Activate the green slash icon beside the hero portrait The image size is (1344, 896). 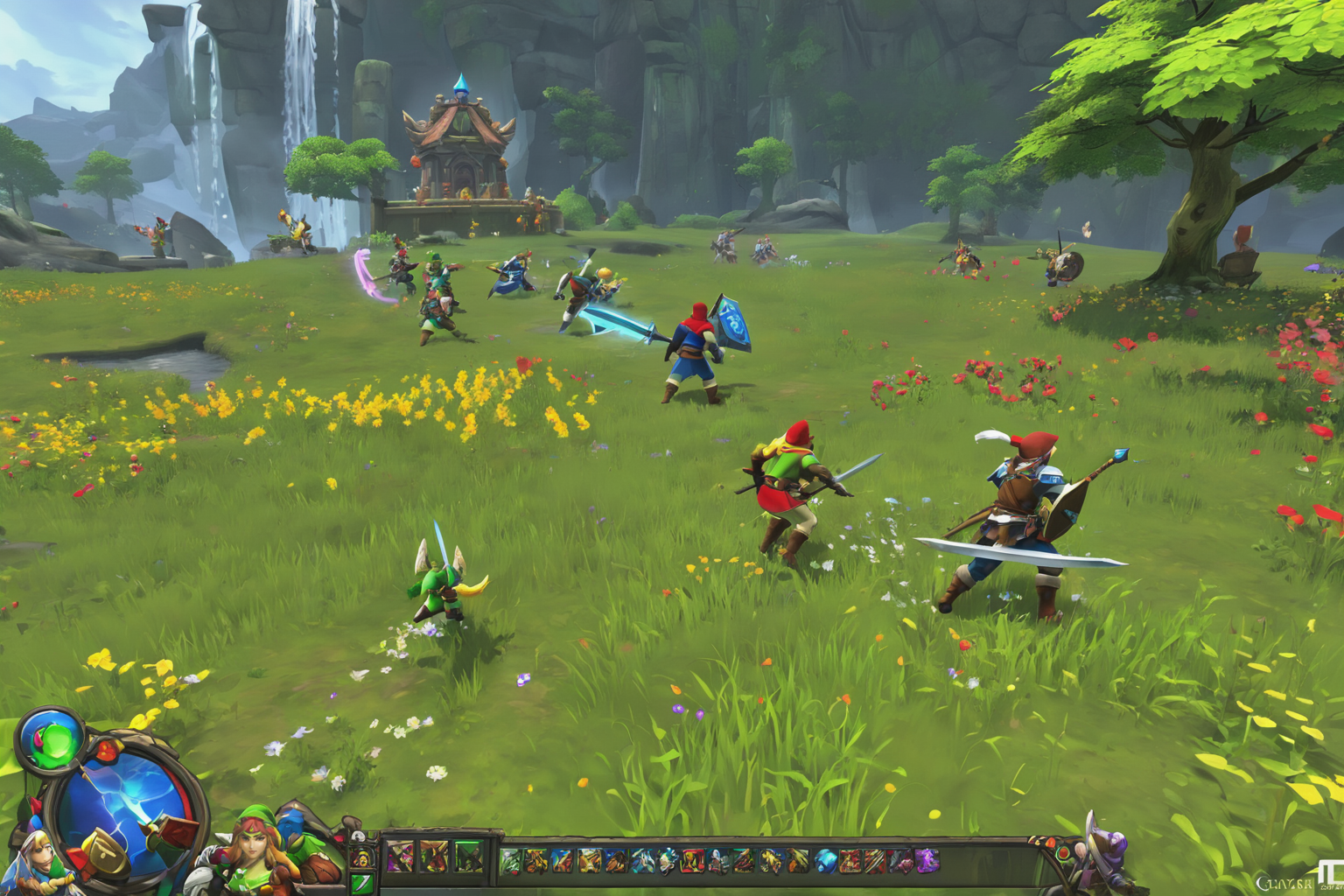[x=362, y=882]
